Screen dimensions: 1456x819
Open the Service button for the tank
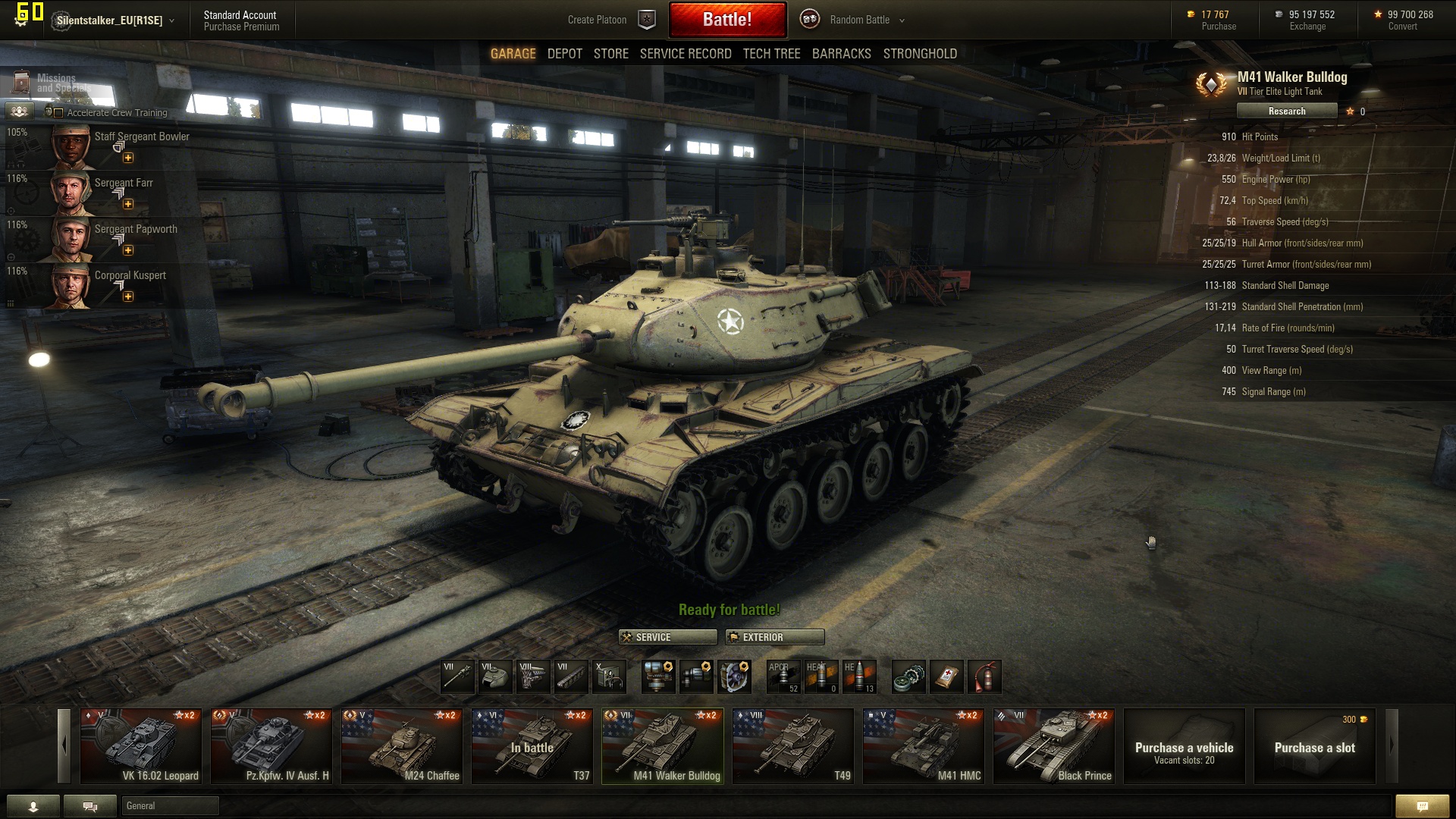point(667,637)
